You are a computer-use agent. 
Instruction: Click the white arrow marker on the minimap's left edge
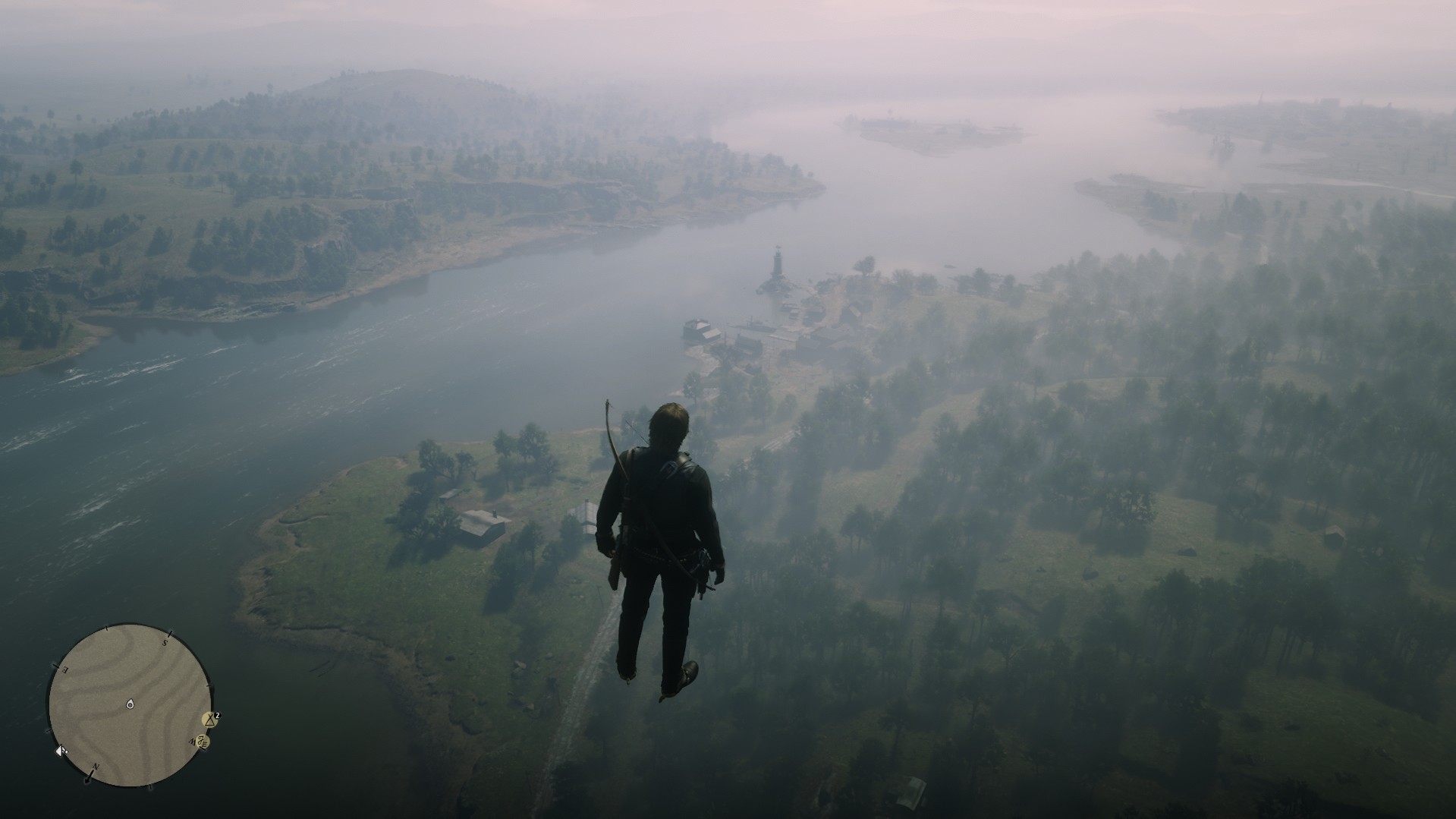tap(61, 751)
